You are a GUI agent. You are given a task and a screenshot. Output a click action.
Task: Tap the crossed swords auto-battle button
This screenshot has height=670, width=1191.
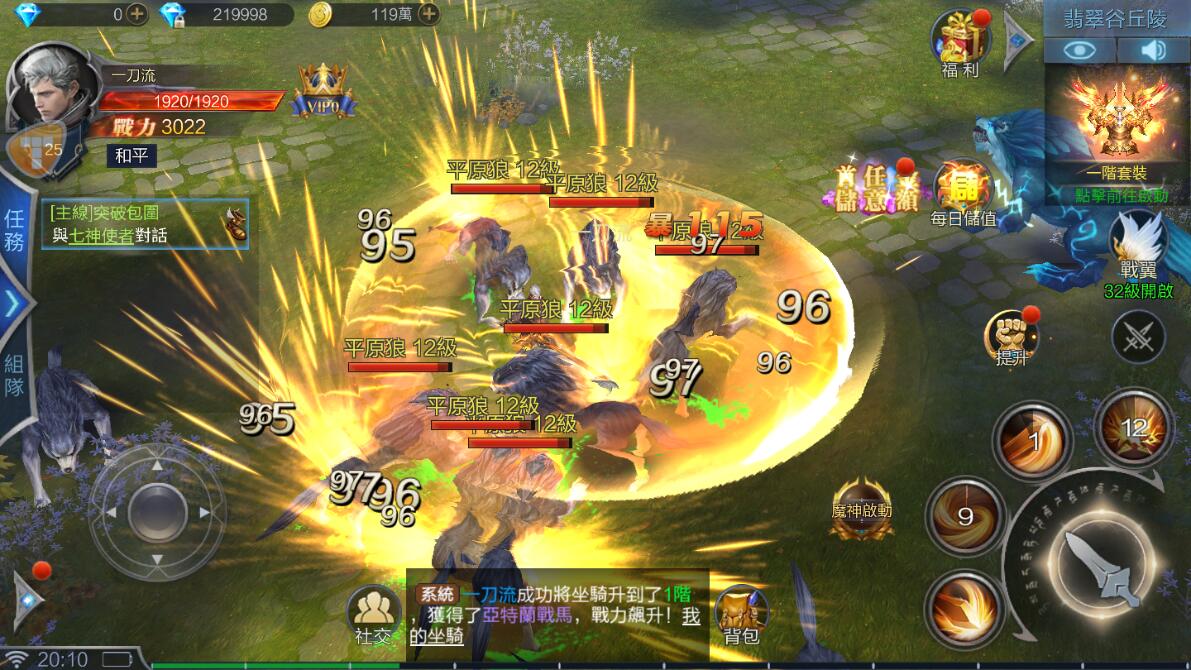[x=1138, y=337]
